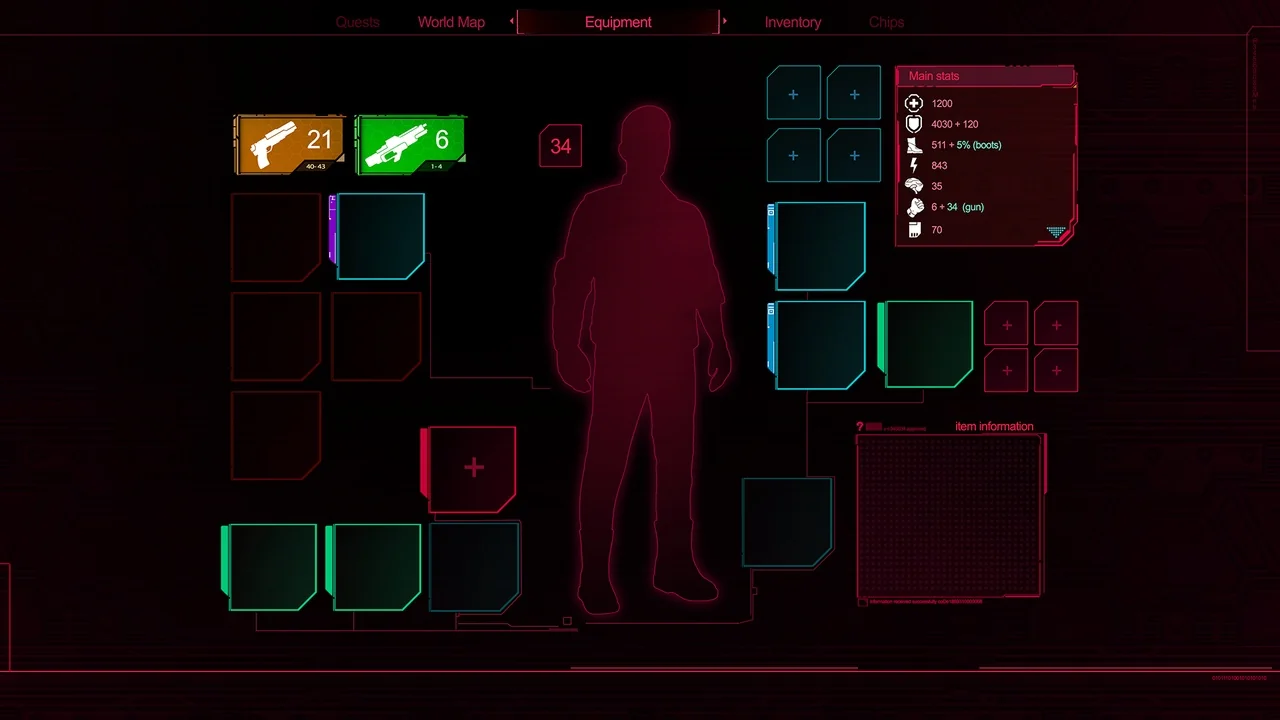Click the question mark help icon above item information
Screen dimensions: 1280x720
click(862, 426)
